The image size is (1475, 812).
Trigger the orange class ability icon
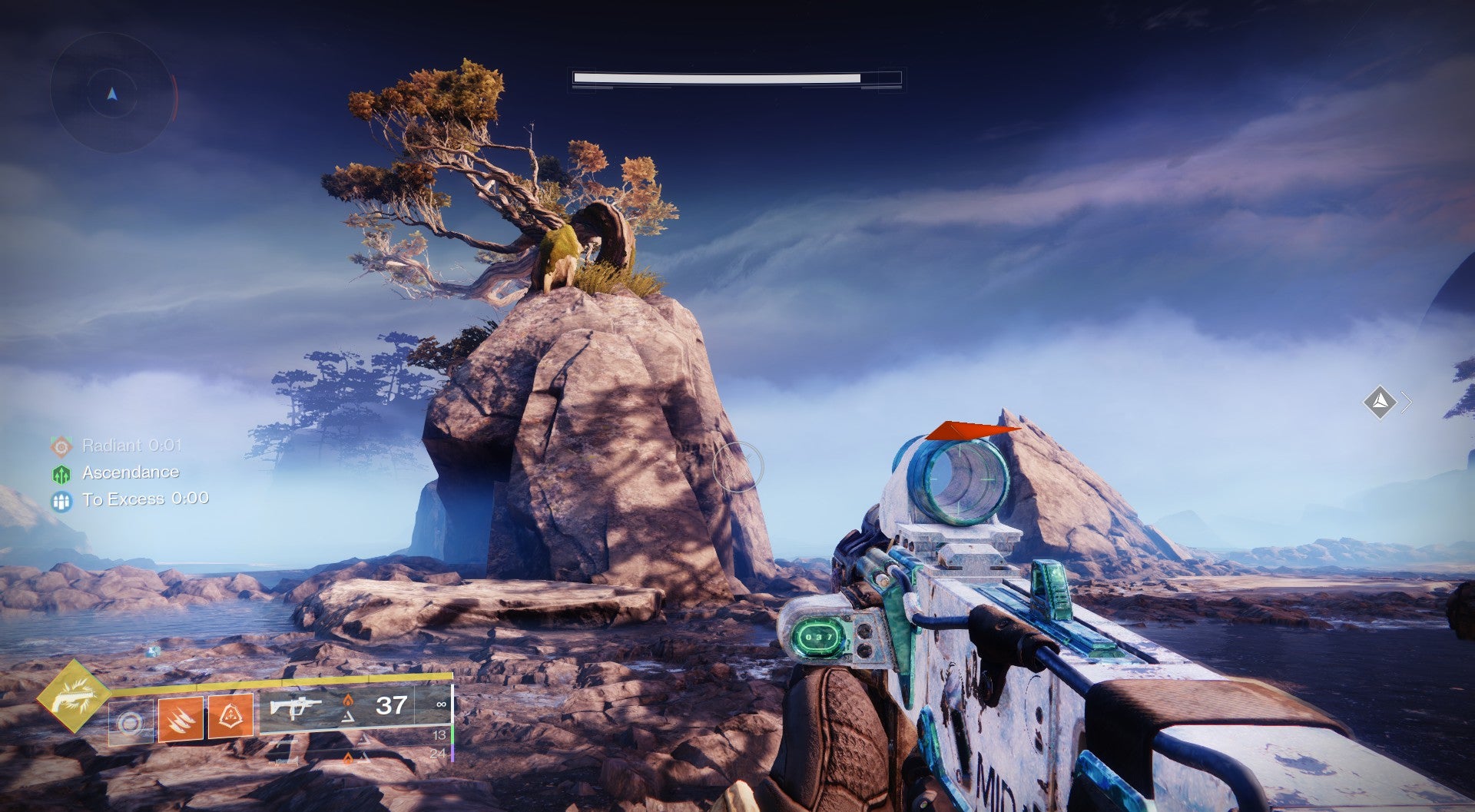[230, 716]
